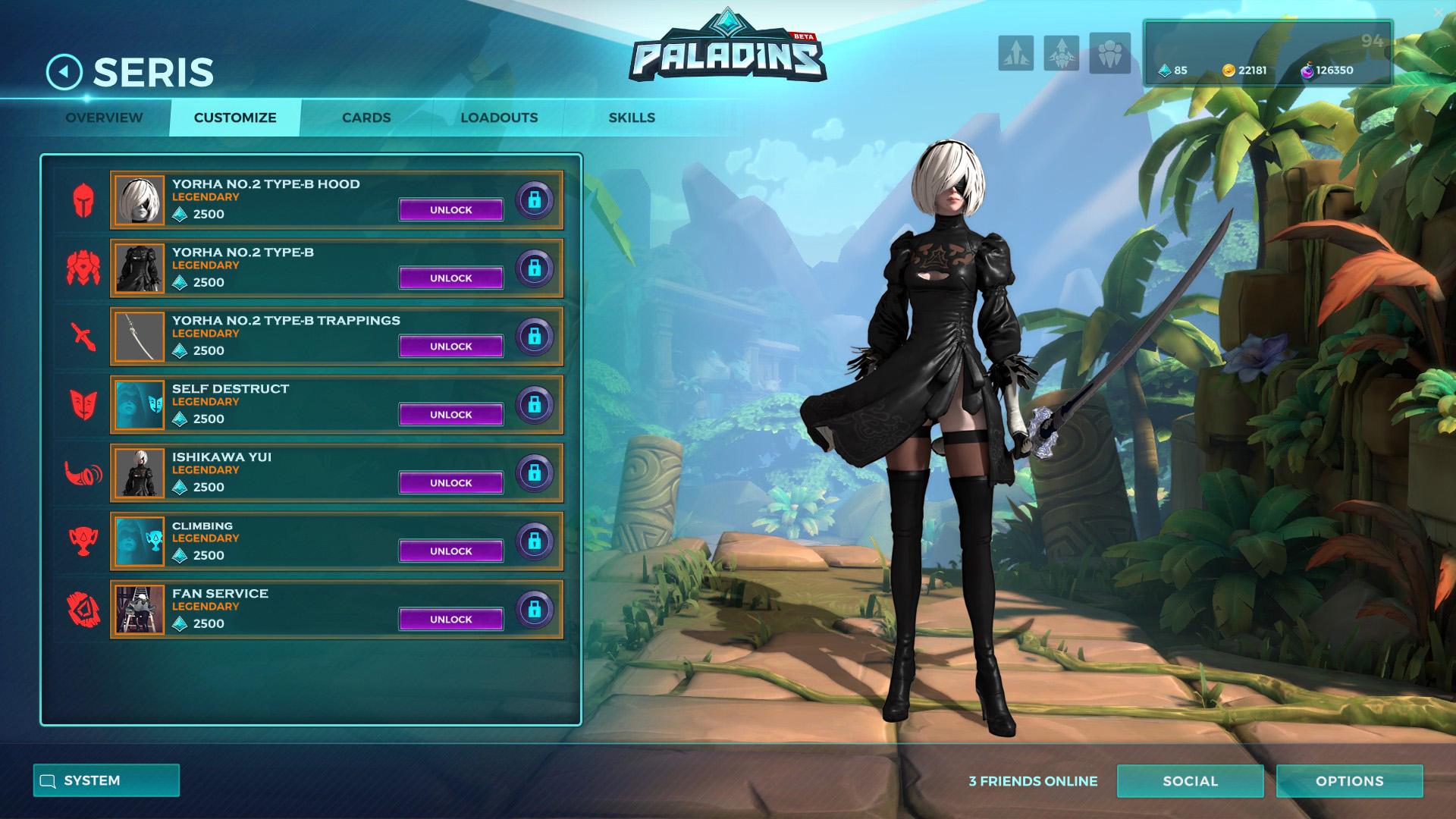Open voice pack category via horn icon
This screenshot has width=1456, height=819.
click(85, 474)
